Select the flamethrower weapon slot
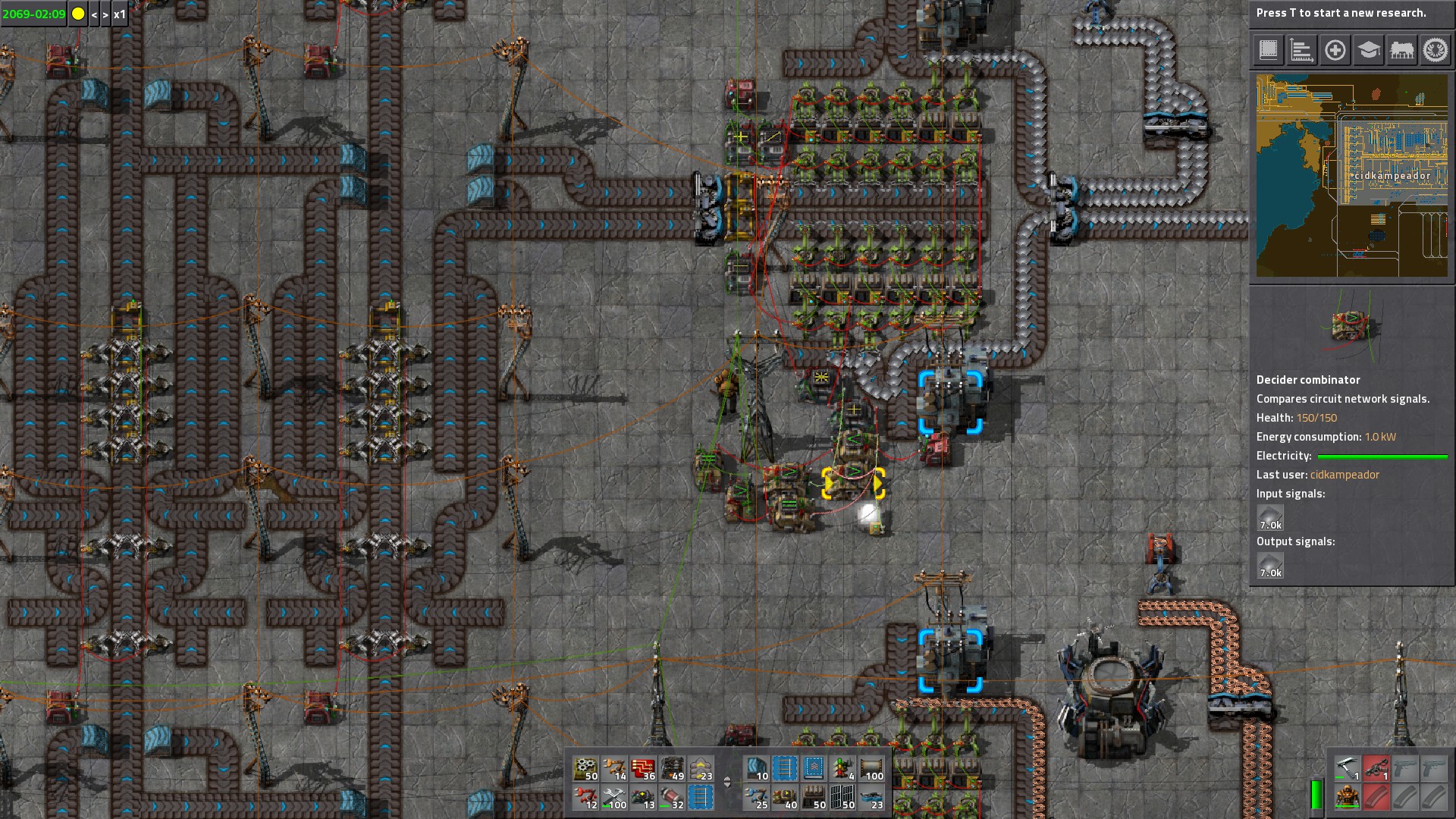The height and width of the screenshot is (819, 1456). click(x=1376, y=769)
